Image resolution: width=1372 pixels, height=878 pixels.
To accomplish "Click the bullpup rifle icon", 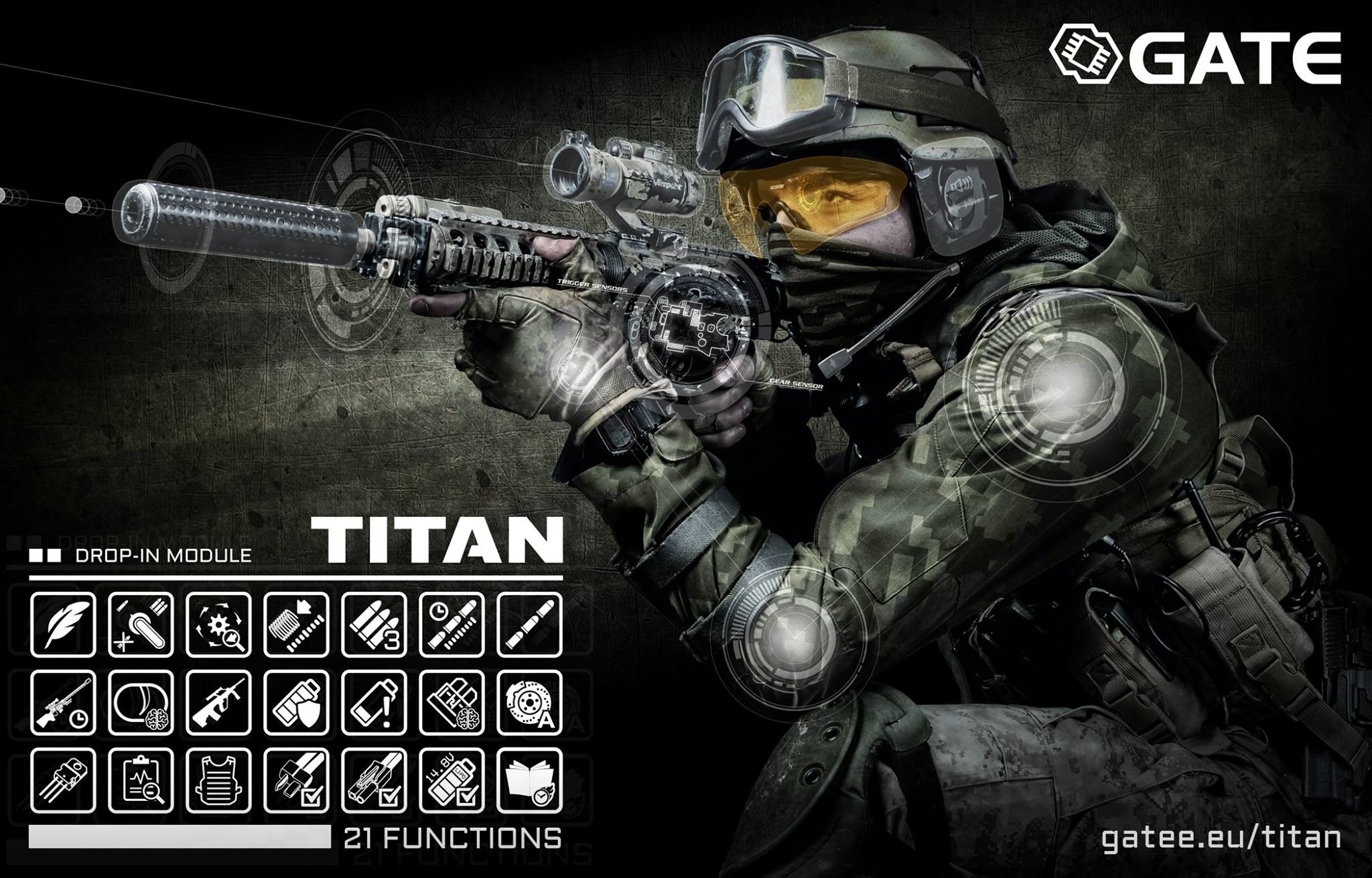I will [218, 702].
